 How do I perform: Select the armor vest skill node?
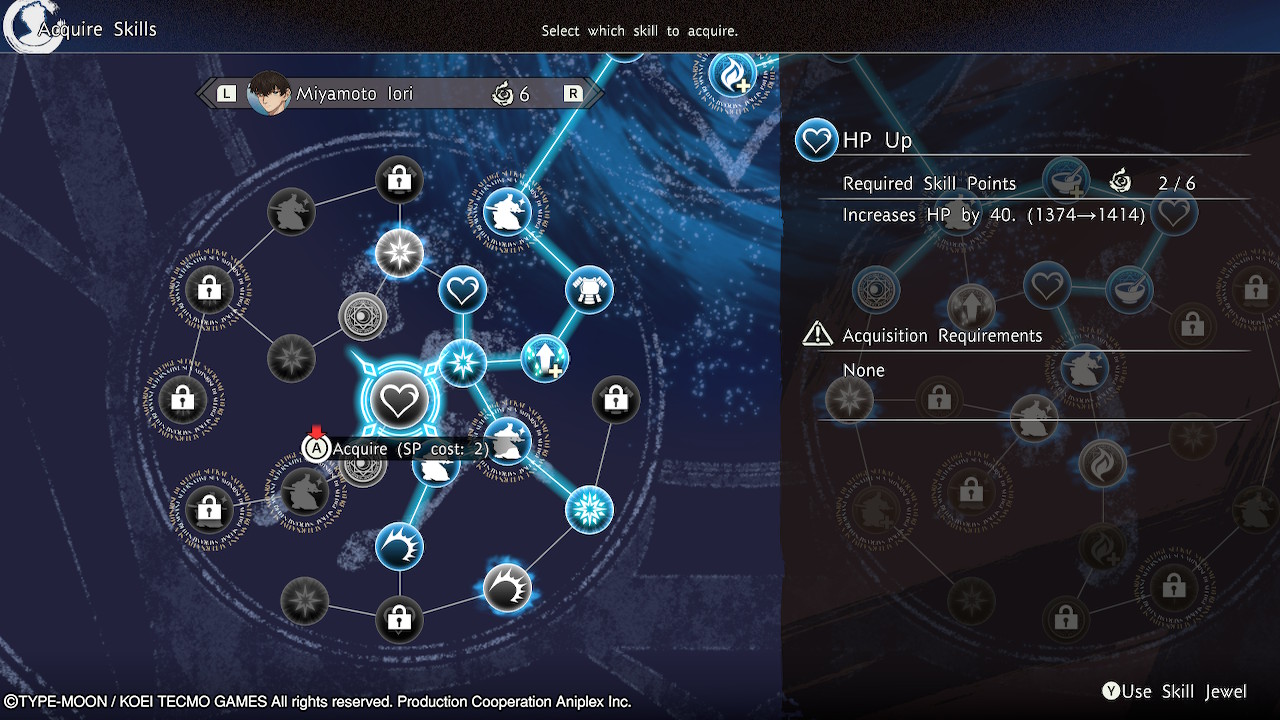[x=589, y=290]
